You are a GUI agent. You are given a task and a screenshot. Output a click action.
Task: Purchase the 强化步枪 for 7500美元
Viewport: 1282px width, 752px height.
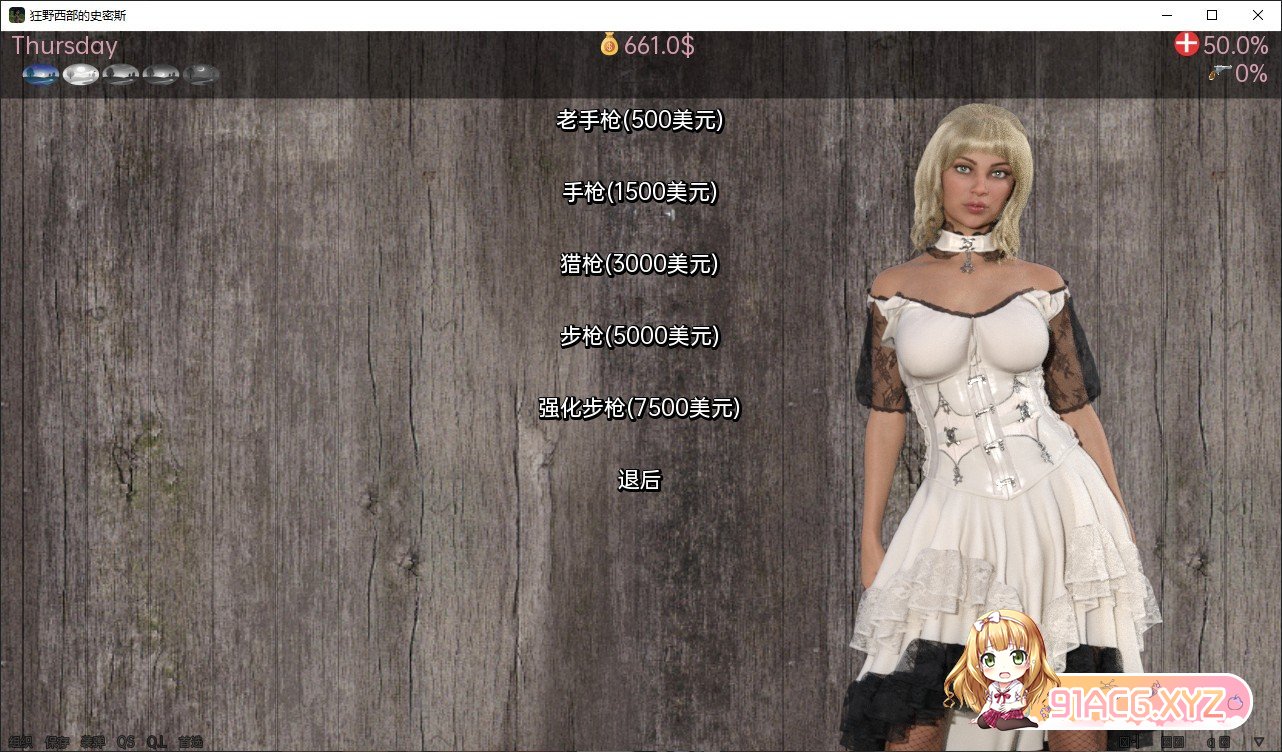tap(639, 409)
